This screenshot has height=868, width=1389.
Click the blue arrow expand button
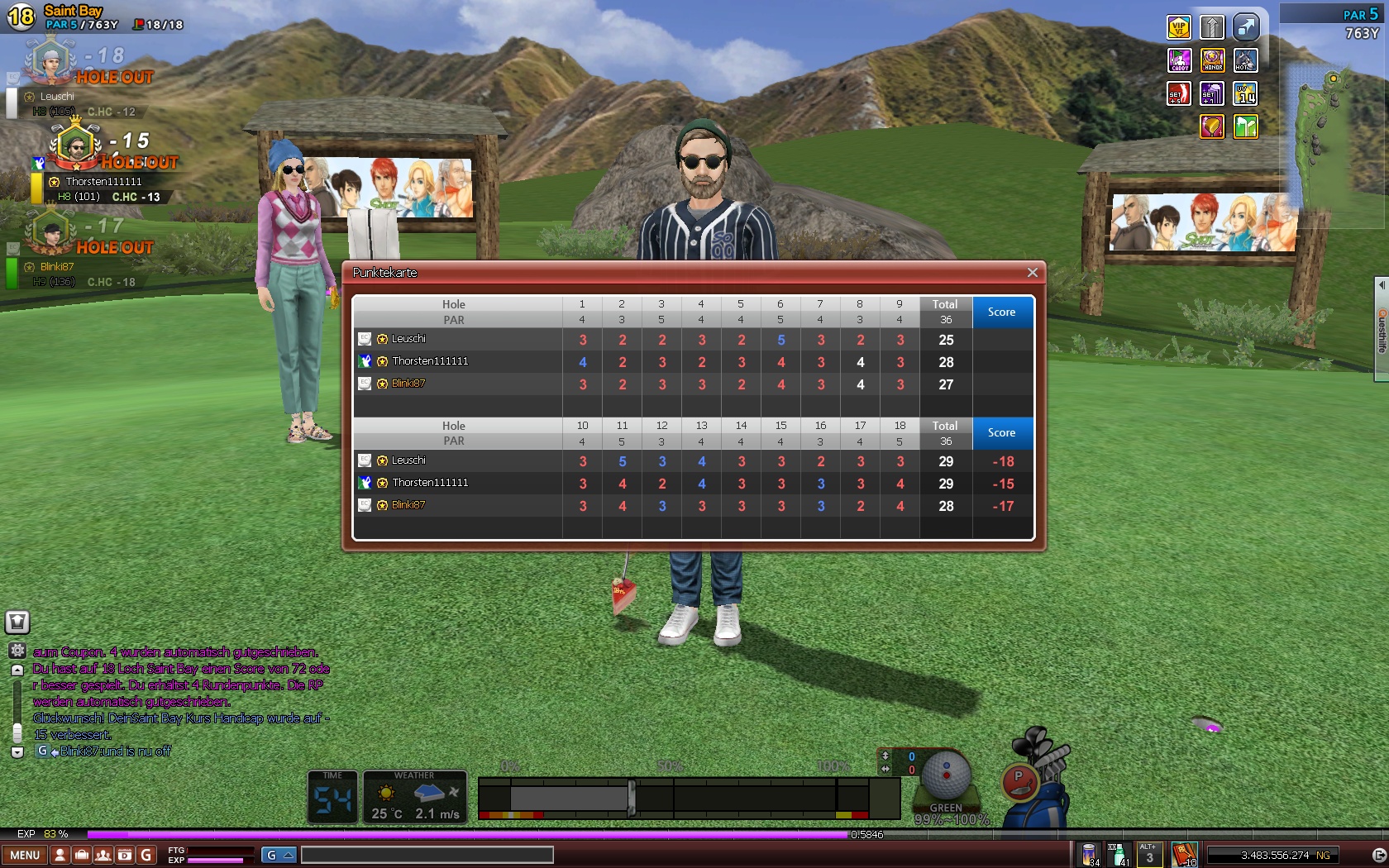click(1245, 27)
